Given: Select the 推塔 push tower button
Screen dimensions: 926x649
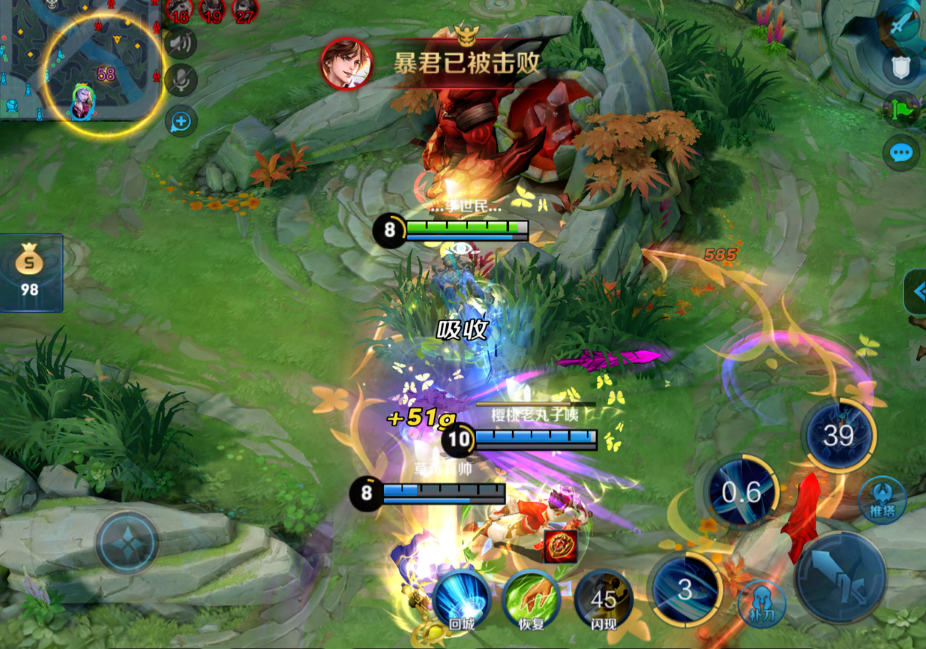Looking at the screenshot, I should pos(882,499).
